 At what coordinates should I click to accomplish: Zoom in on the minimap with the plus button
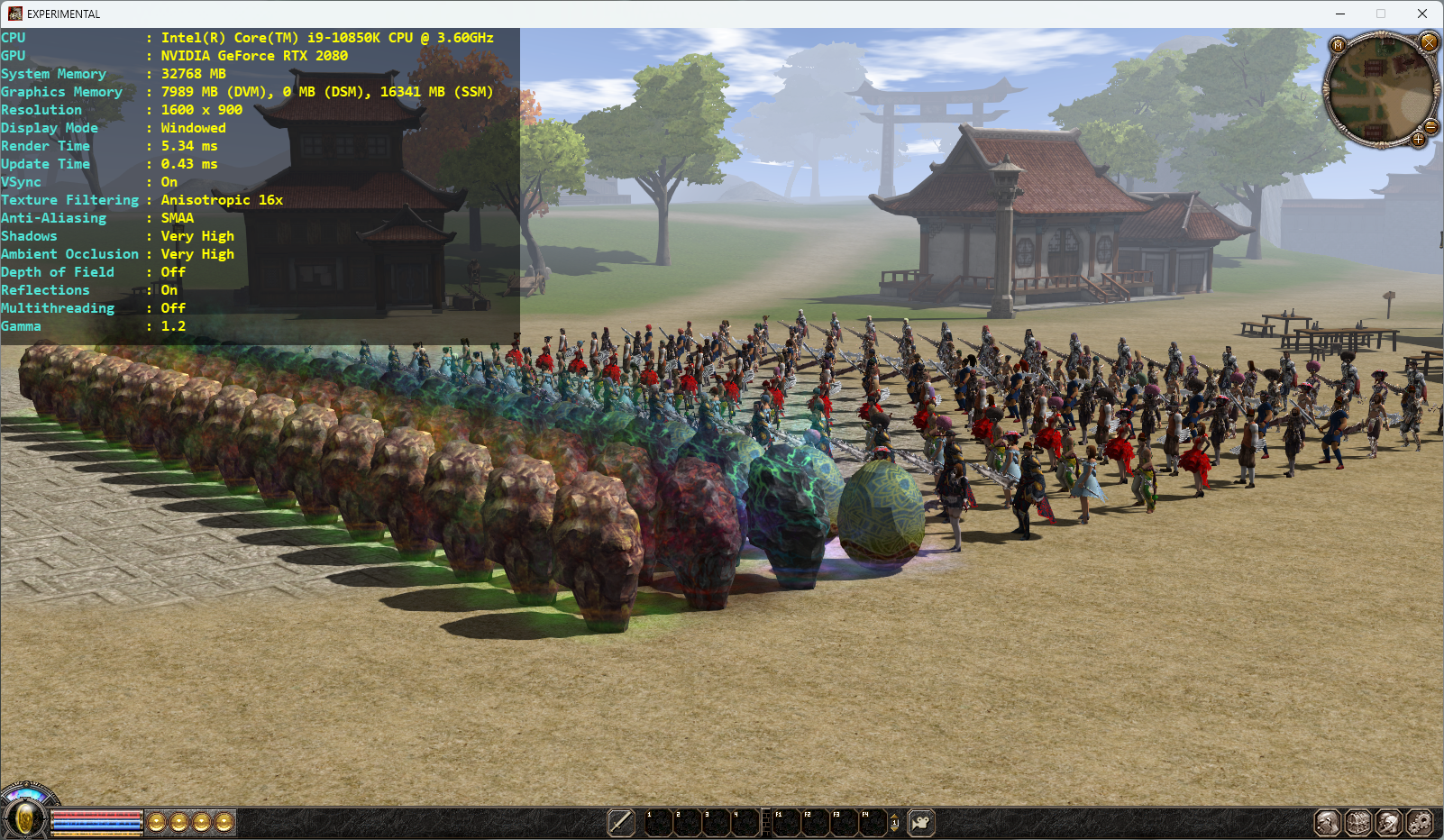(x=1419, y=139)
